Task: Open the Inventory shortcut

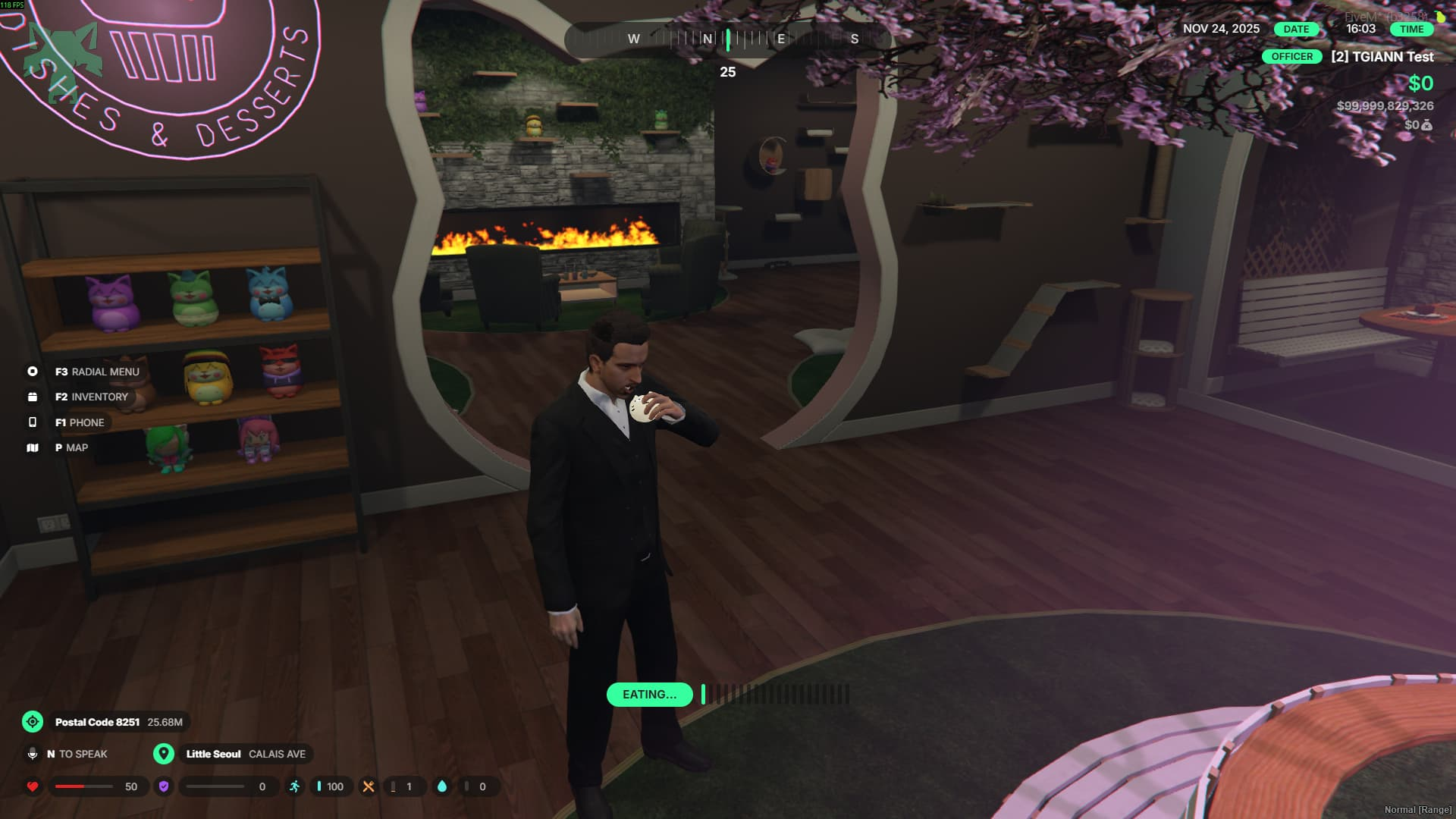Action: click(91, 397)
